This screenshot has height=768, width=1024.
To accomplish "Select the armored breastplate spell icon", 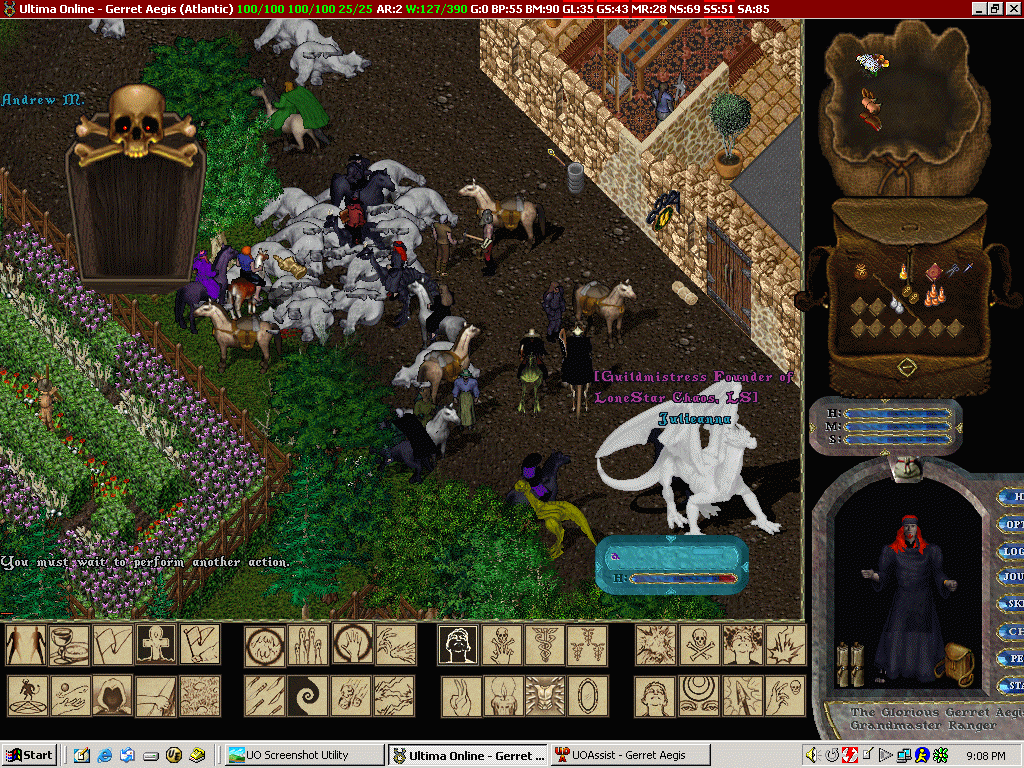I will 545,695.
